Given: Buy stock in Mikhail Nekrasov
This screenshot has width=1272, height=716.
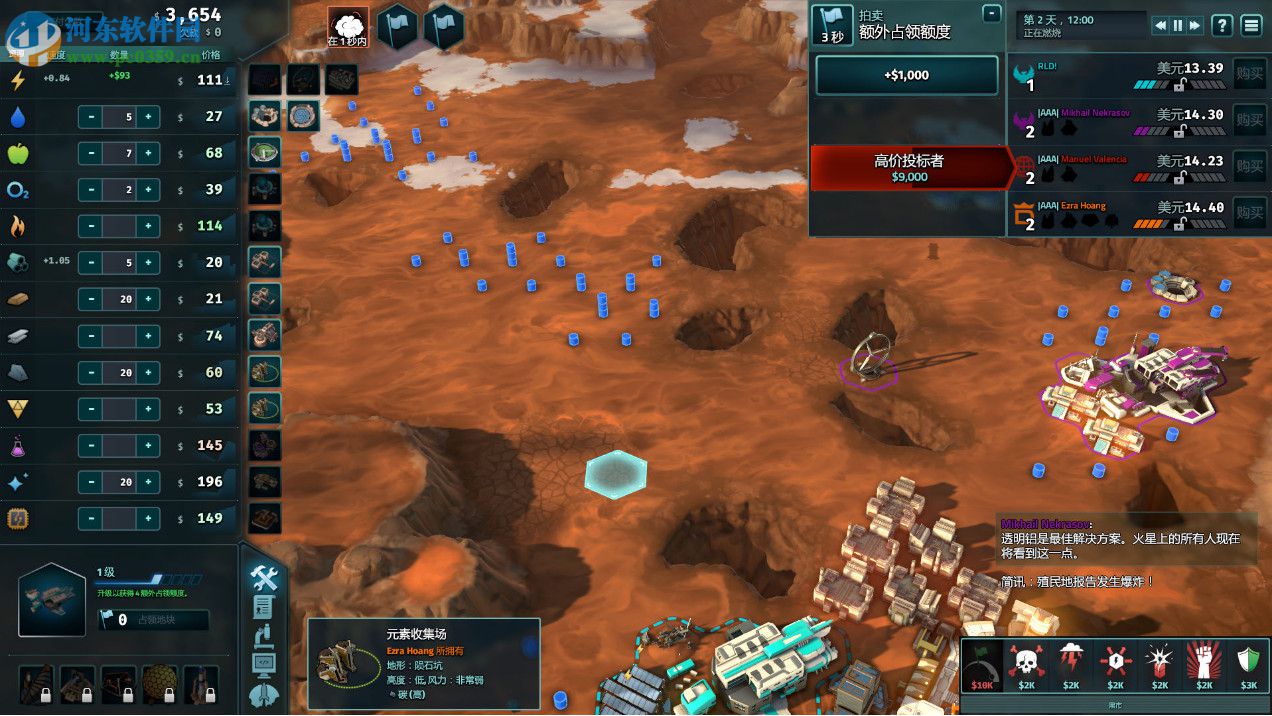Looking at the screenshot, I should [x=1249, y=118].
